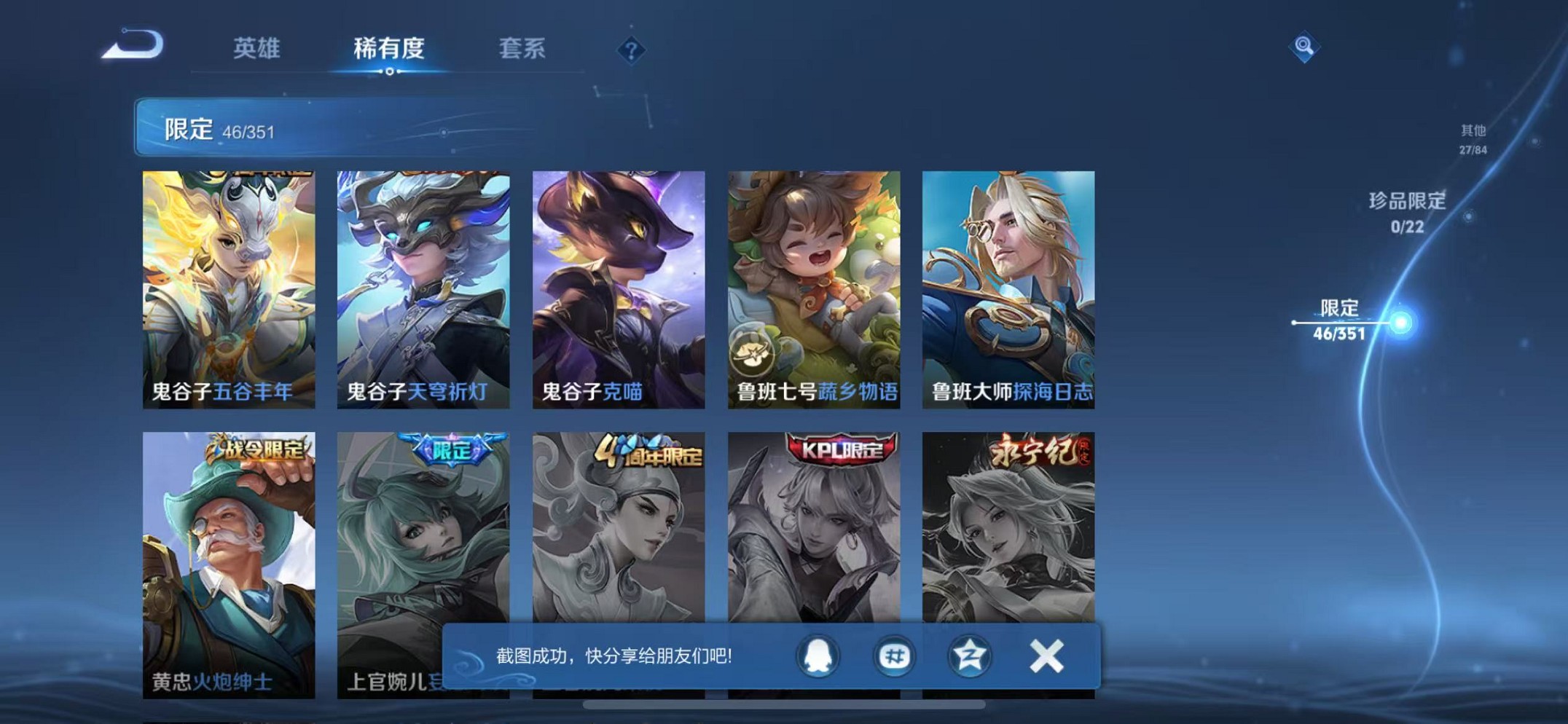Switch to the 英雄 tab
The height and width of the screenshot is (724, 1568).
coord(255,48)
